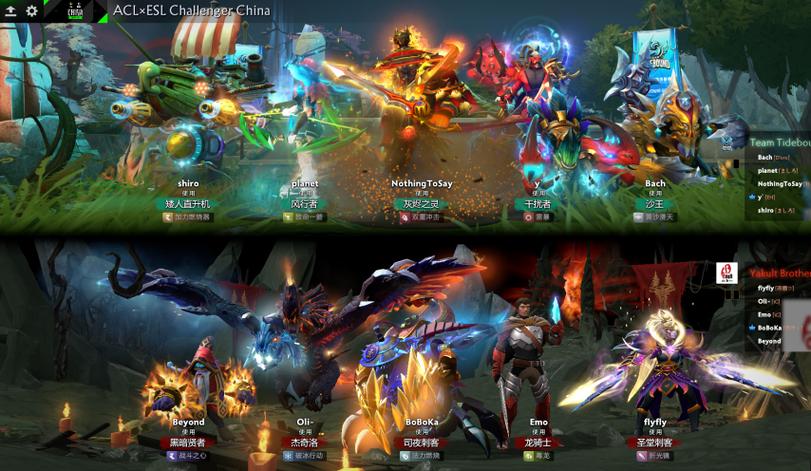The width and height of the screenshot is (811, 471).
Task: Open the settings gear menu
Action: click(x=31, y=10)
